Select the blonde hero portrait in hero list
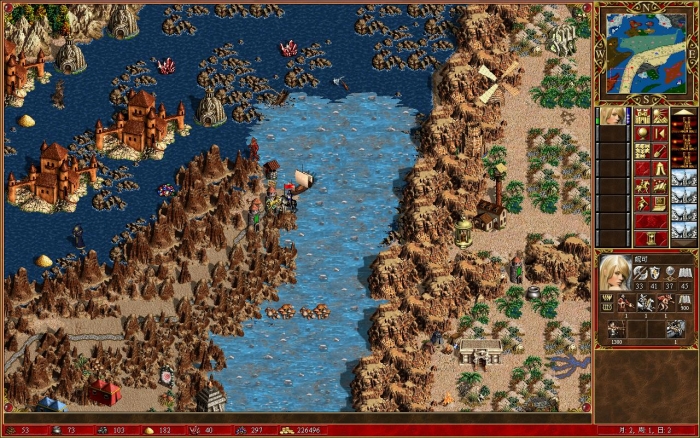The width and height of the screenshot is (700, 438). click(x=611, y=116)
